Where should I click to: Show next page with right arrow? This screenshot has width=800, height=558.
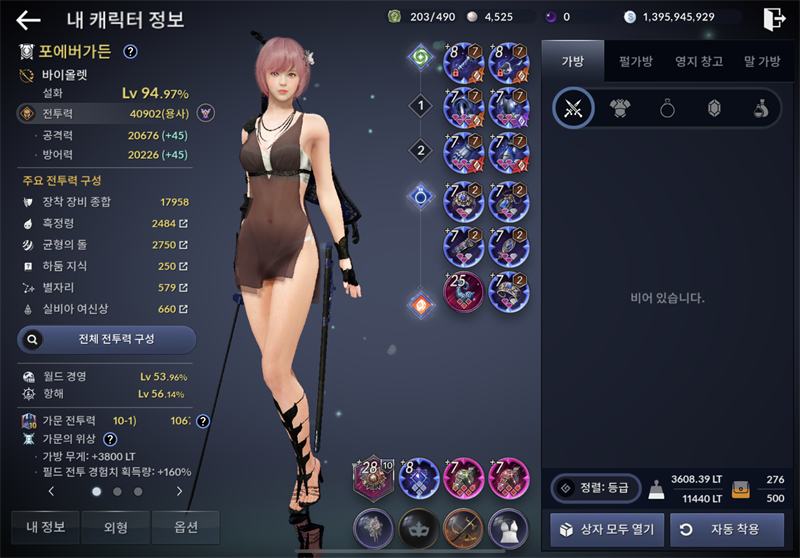(x=179, y=492)
